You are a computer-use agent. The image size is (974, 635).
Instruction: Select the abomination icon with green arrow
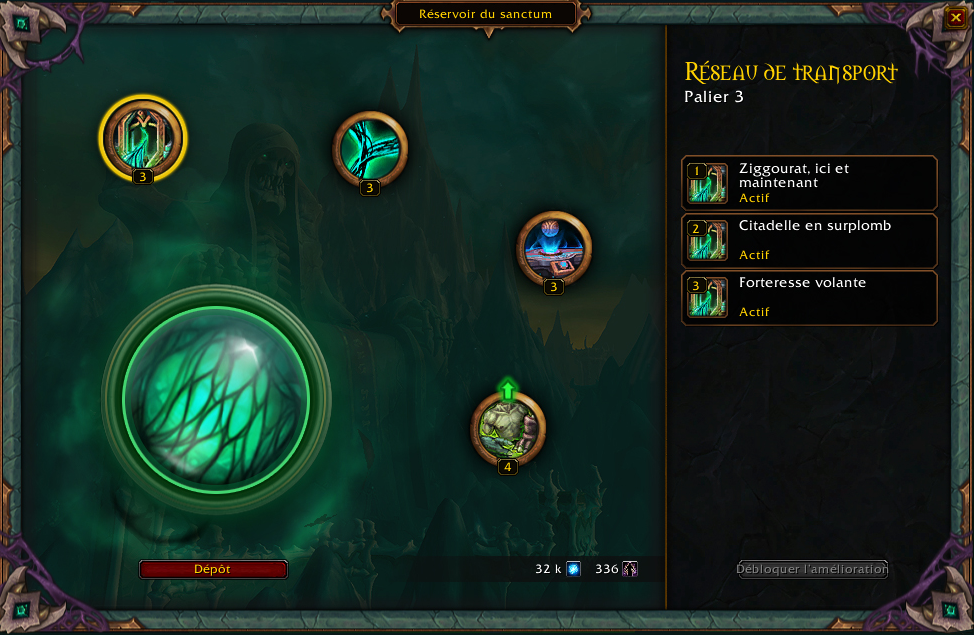point(508,428)
